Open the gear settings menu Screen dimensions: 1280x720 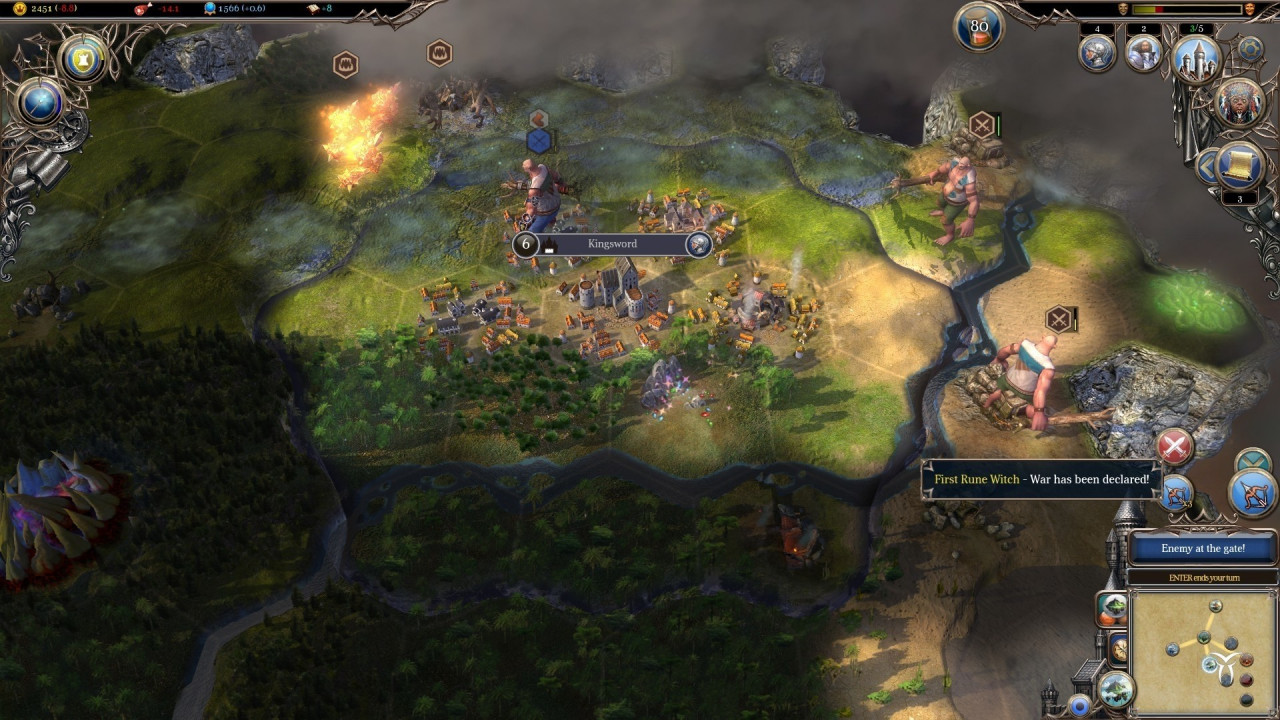tap(1250, 48)
